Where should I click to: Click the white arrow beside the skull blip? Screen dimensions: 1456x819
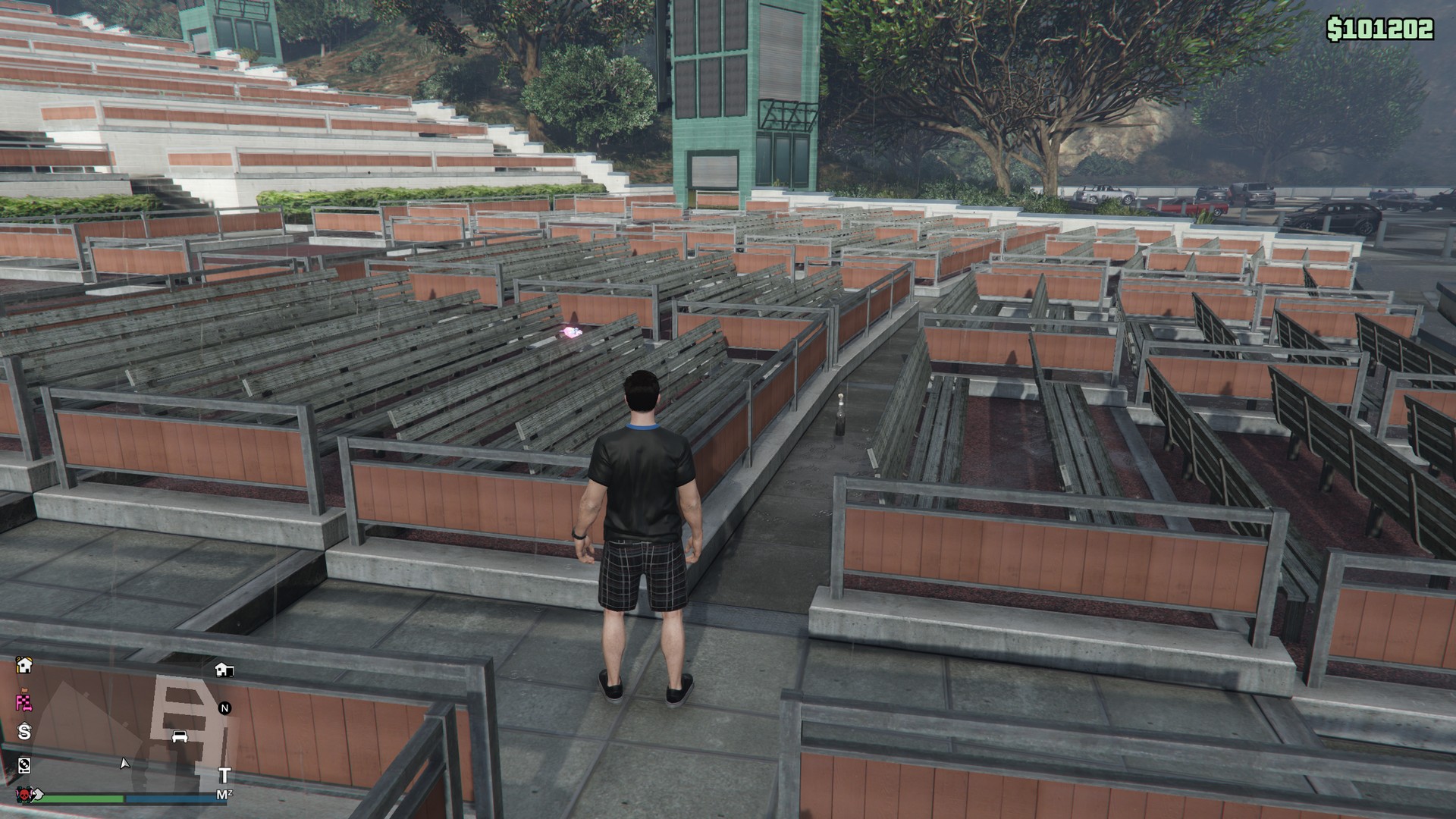click(x=37, y=795)
